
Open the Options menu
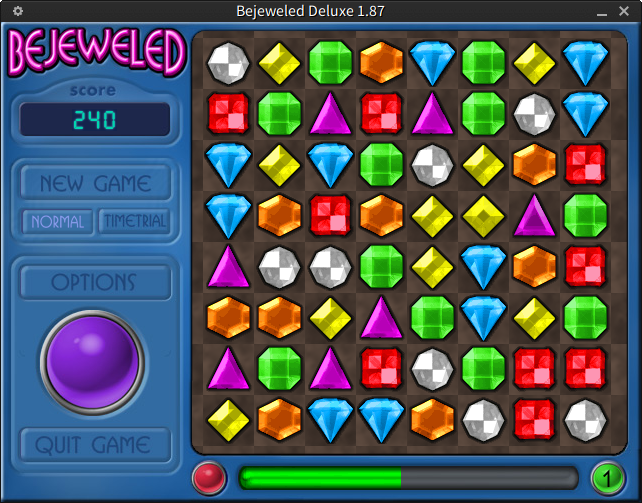pos(94,282)
